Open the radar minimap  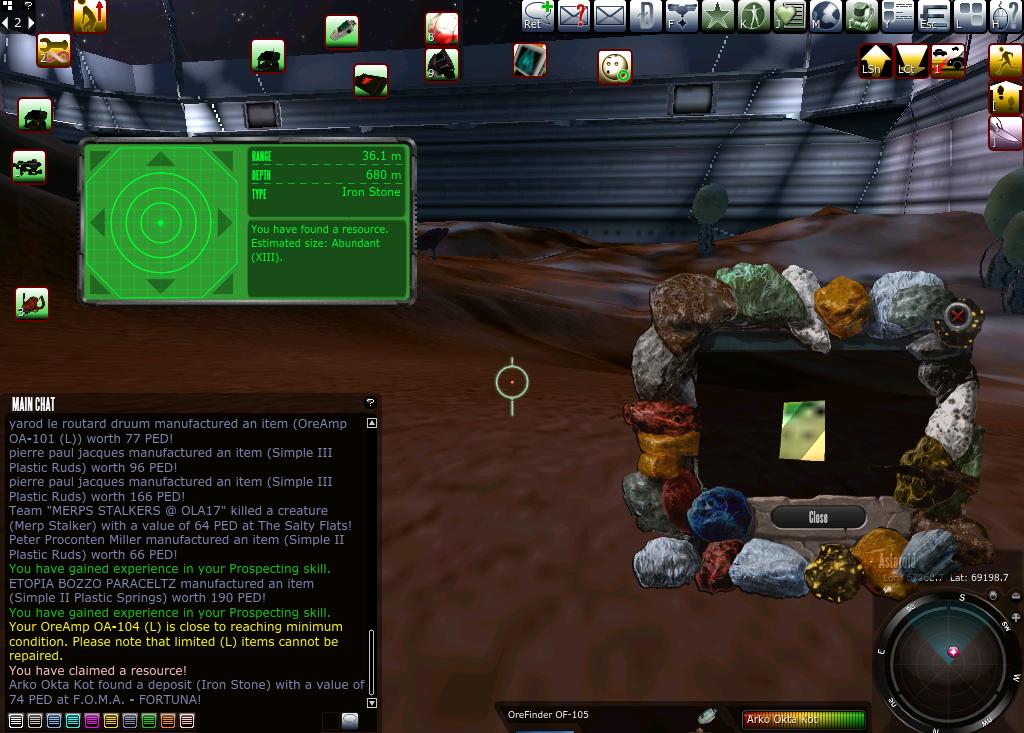(x=952, y=655)
